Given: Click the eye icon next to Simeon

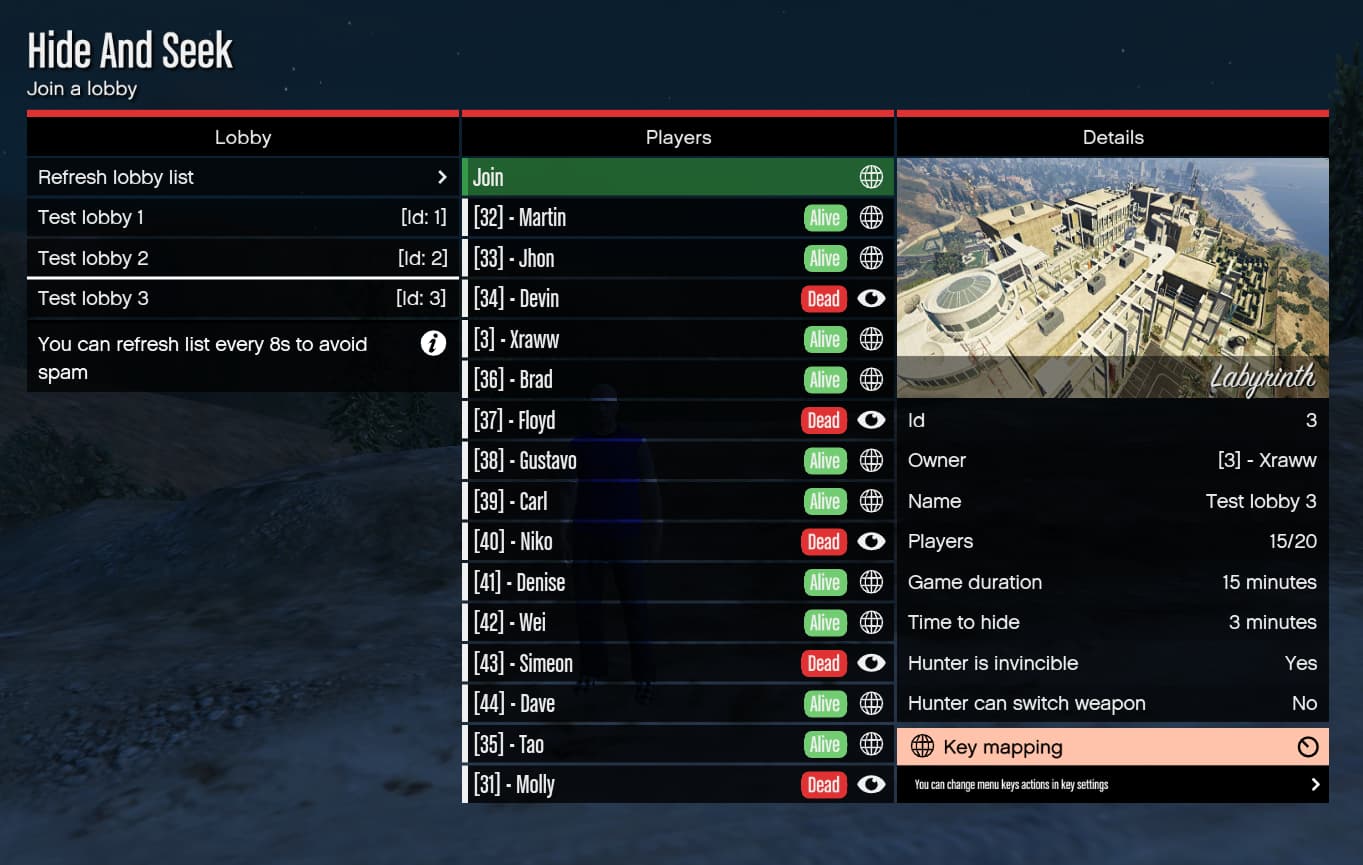Looking at the screenshot, I should click(871, 663).
